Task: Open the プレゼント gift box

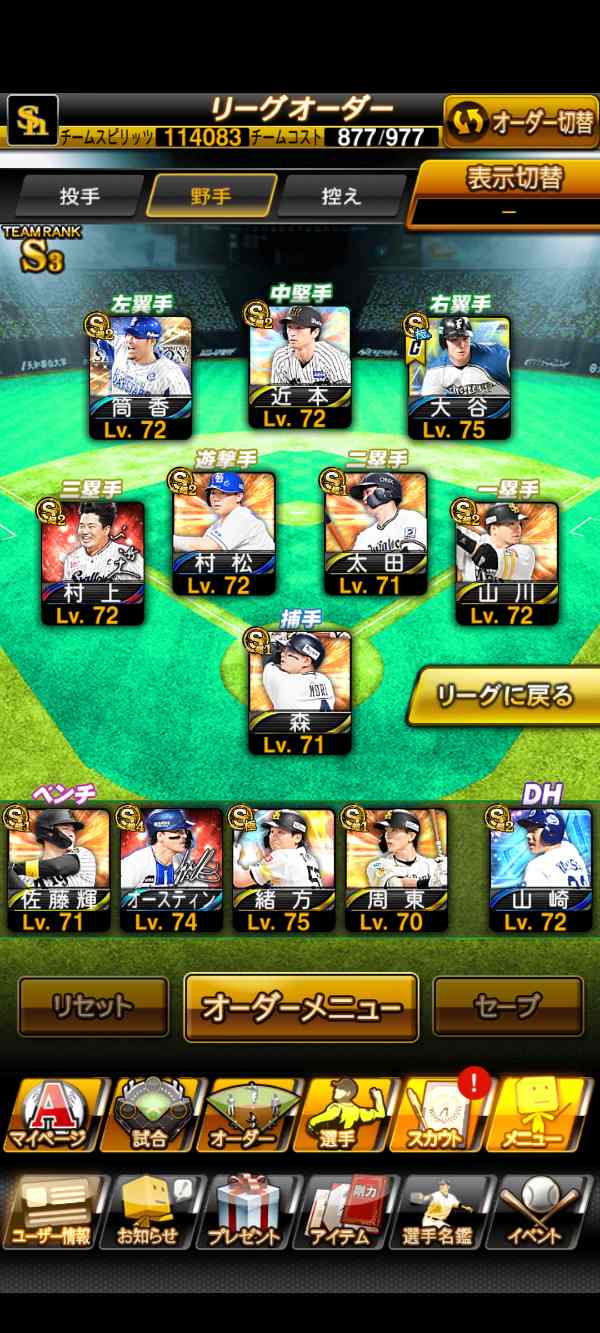Action: click(x=245, y=1212)
